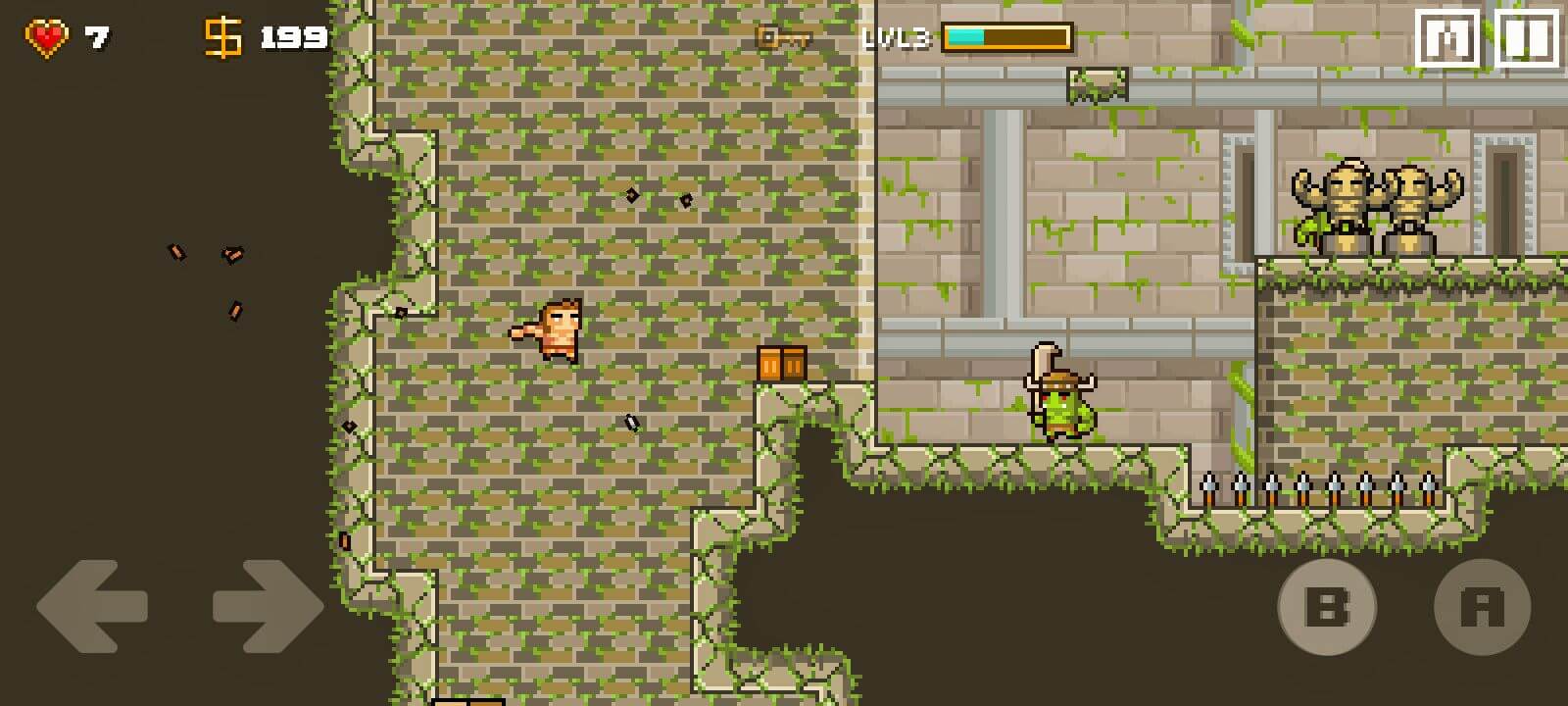Tap the right arrow movement button
The width and height of the screenshot is (1568, 706).
[x=267, y=606]
